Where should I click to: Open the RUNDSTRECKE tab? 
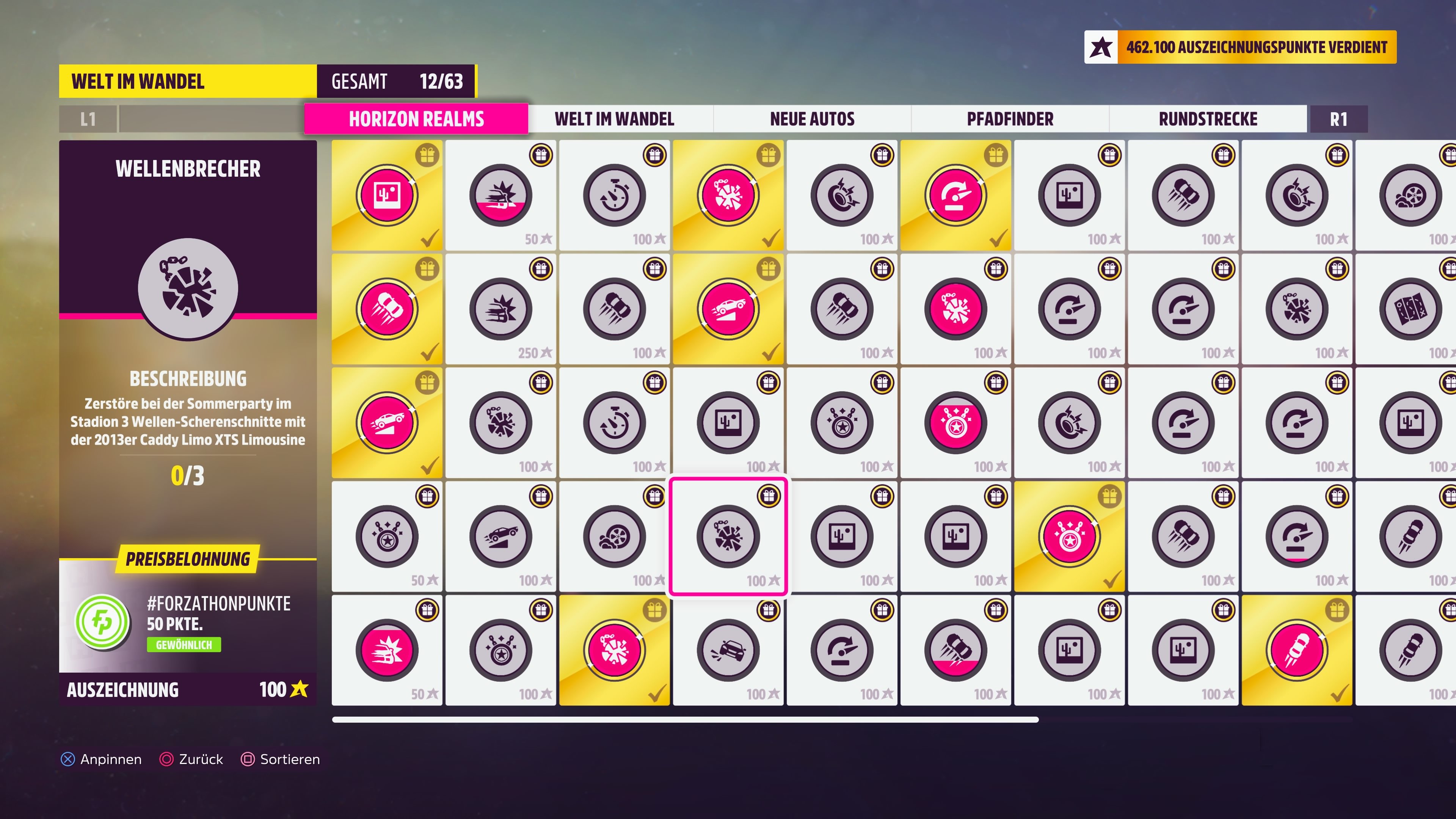pos(1208,119)
